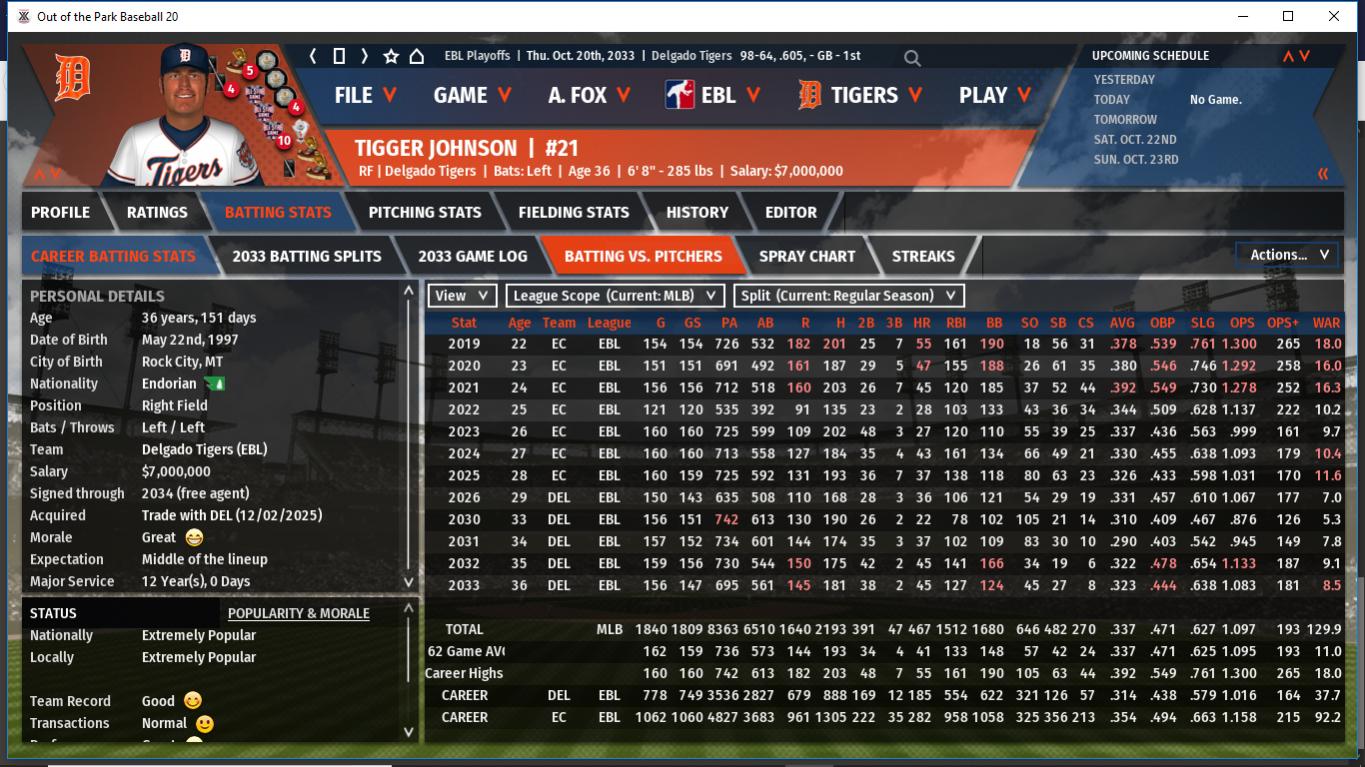View the 2033 GAME LOG
The height and width of the screenshot is (767, 1365).
472,256
